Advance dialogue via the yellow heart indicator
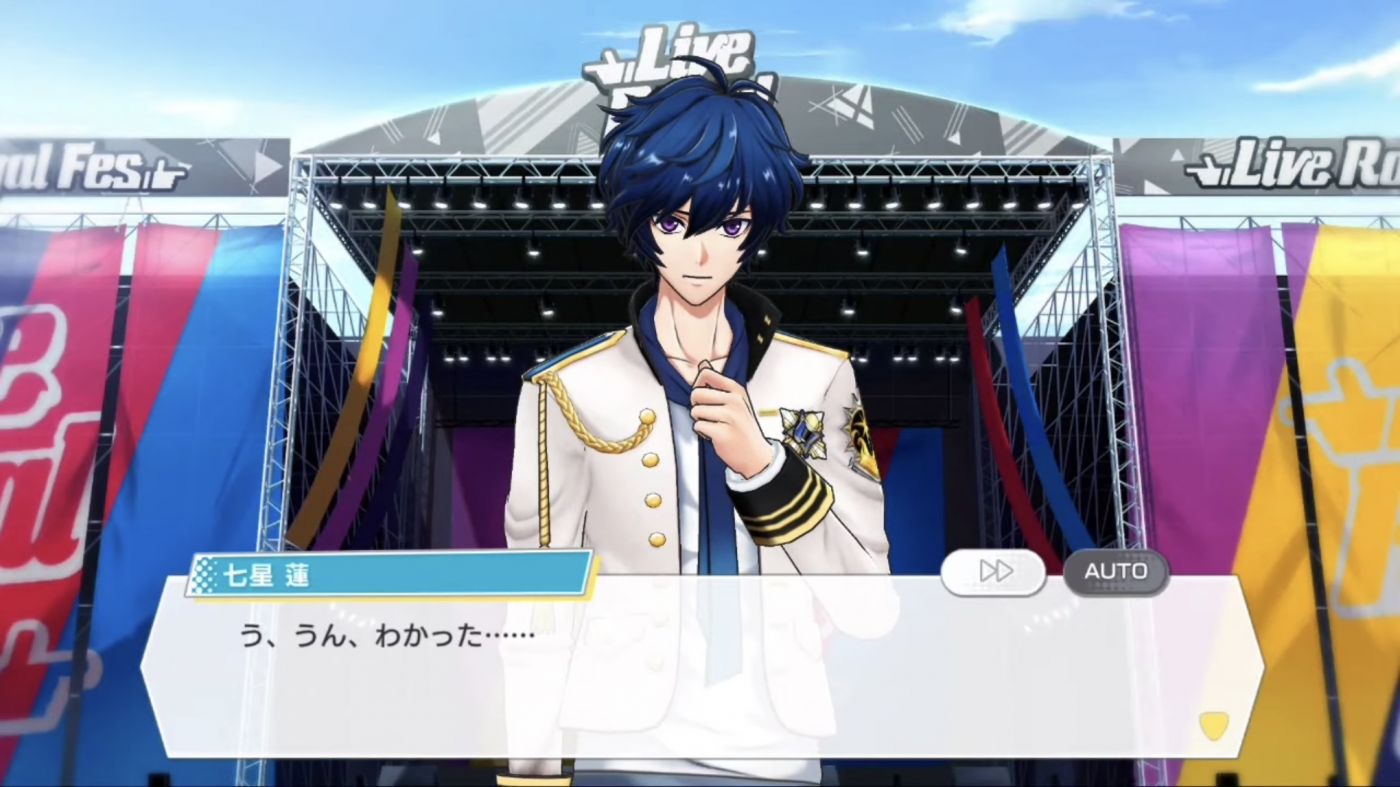The image size is (1400, 787). tap(1213, 725)
